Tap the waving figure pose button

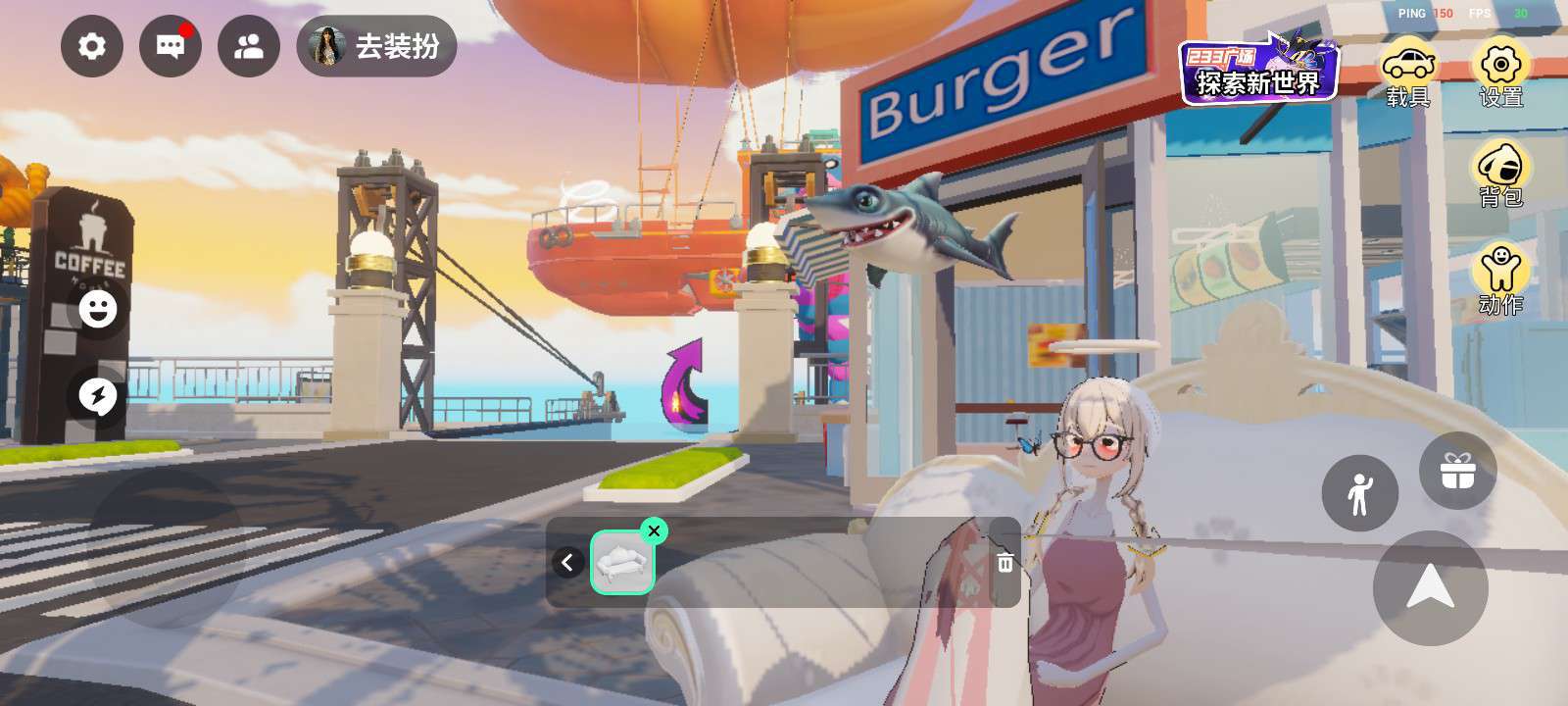click(x=1359, y=493)
